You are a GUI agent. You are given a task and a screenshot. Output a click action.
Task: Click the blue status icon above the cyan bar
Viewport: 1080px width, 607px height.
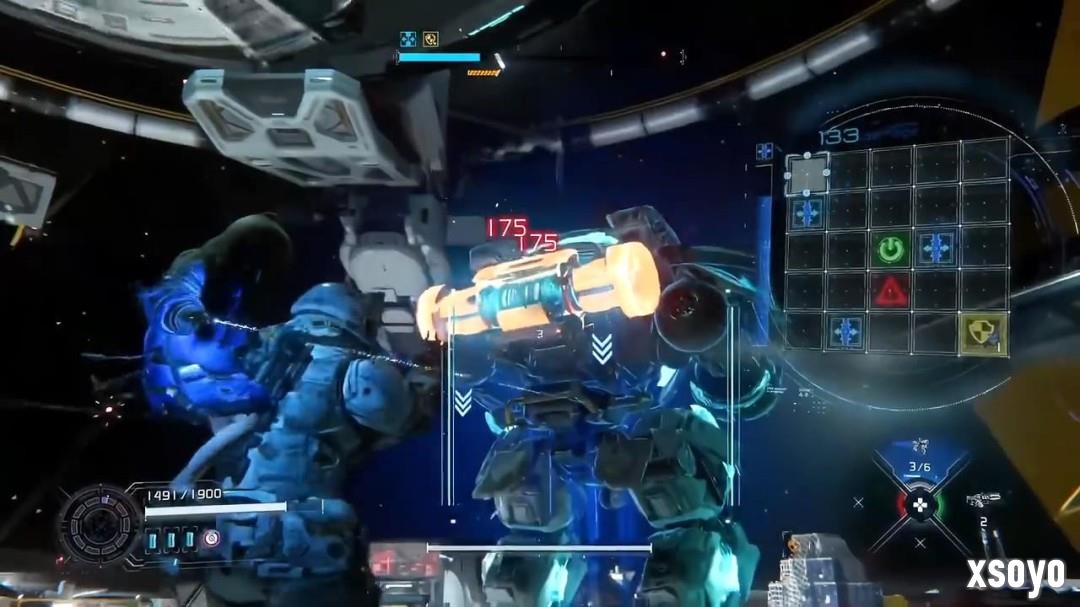408,40
